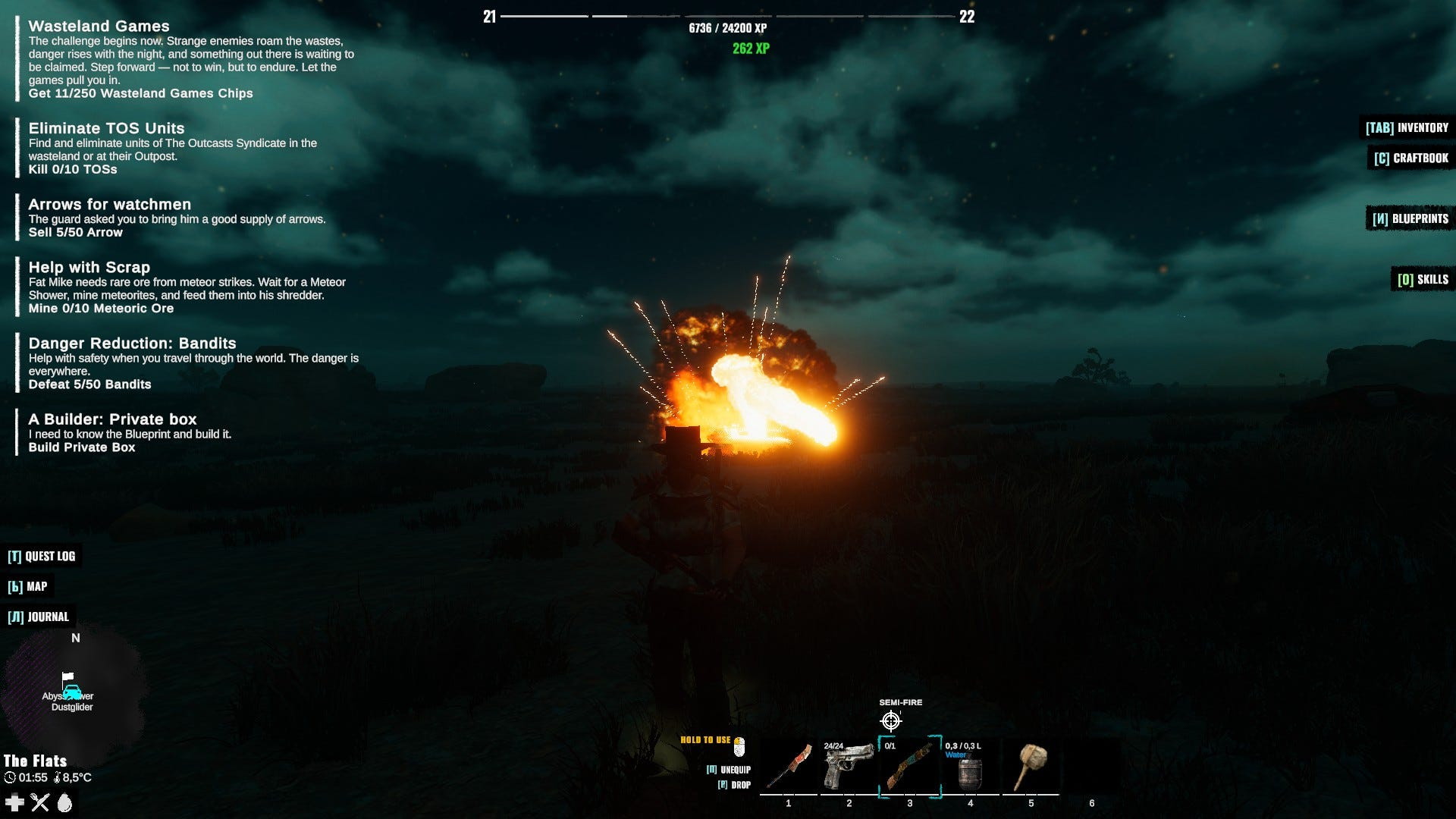Open the Journal
Screen dimensions: 1456x819
pyautogui.click(x=39, y=617)
